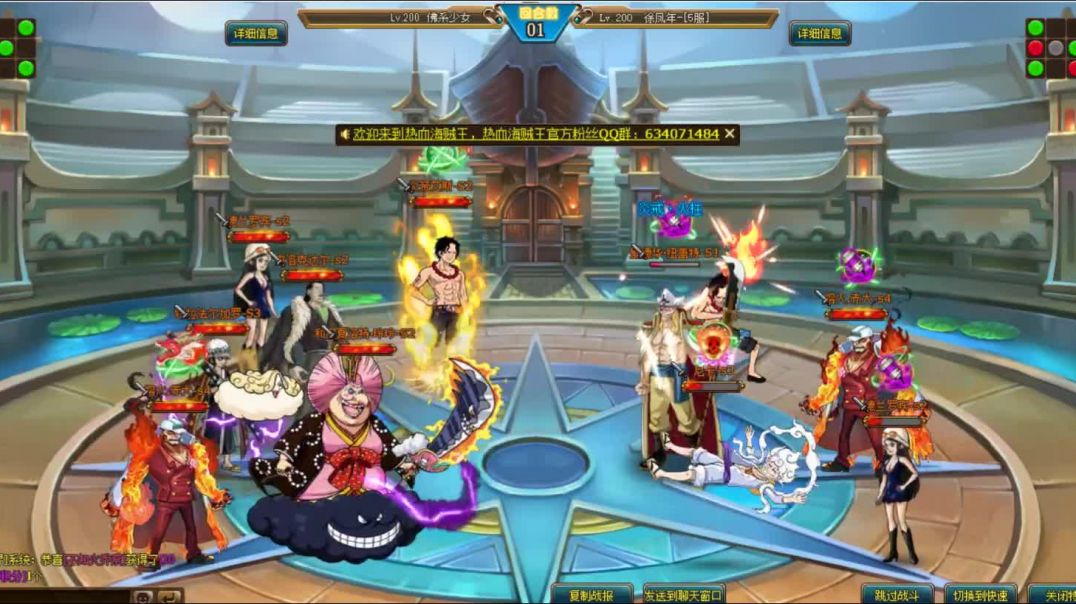This screenshot has height=604, width=1076.
Task: Send the chat message with the enter arrow
Action: pyautogui.click(x=171, y=597)
